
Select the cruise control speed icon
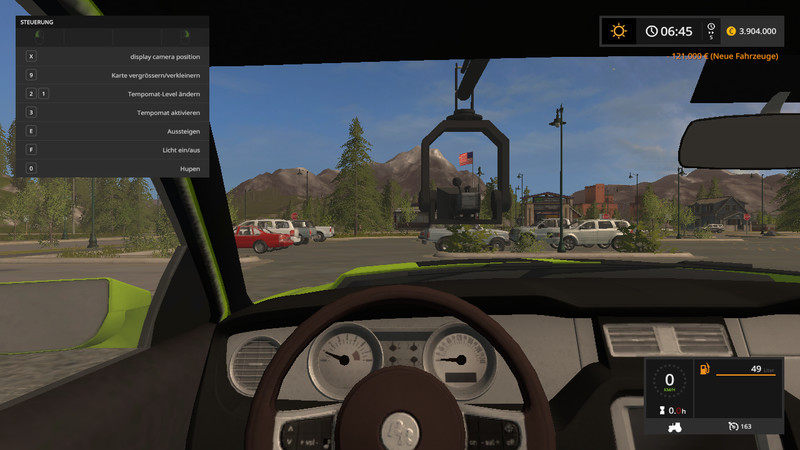click(x=734, y=427)
